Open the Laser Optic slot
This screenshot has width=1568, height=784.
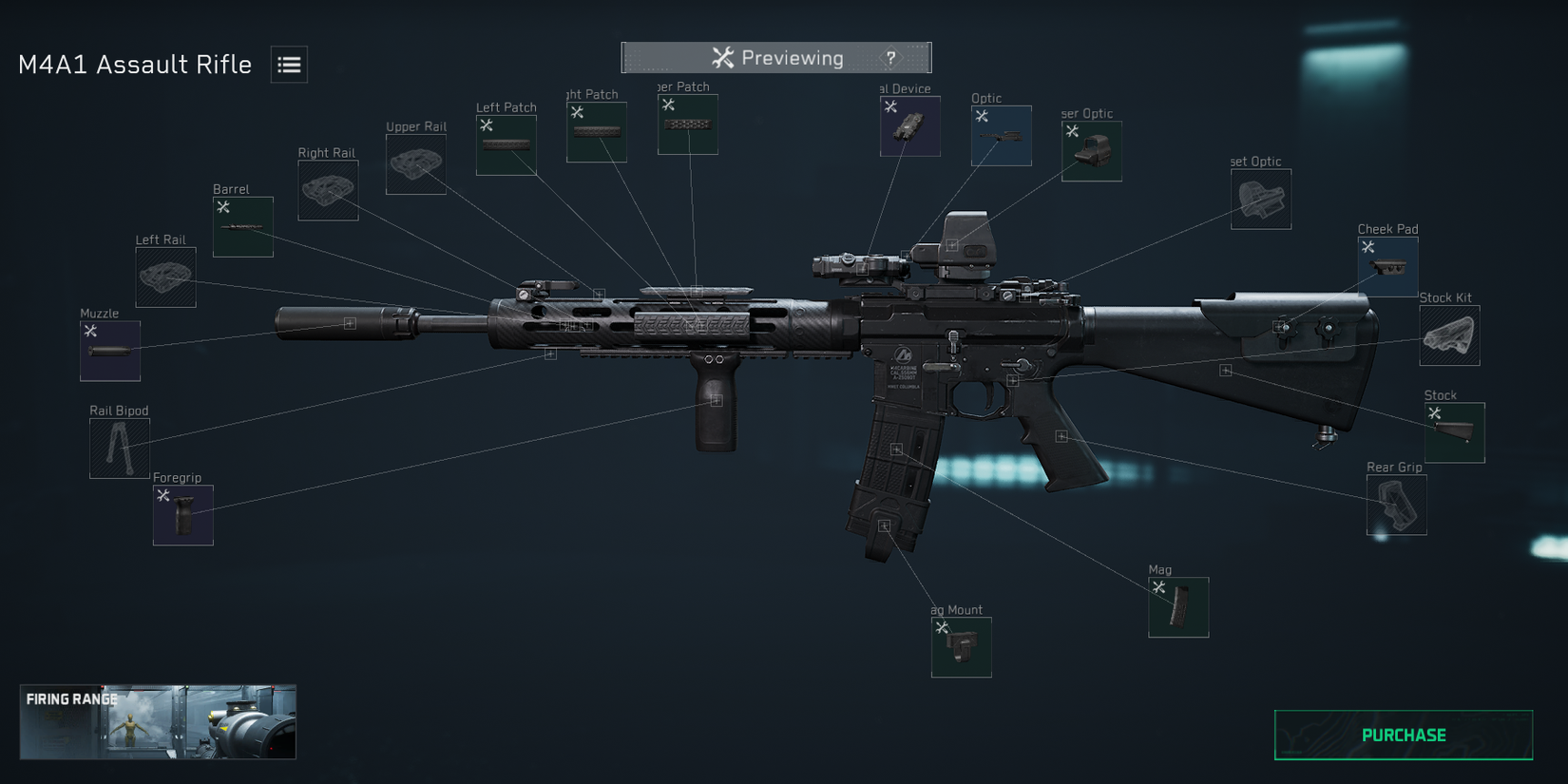(x=1091, y=150)
